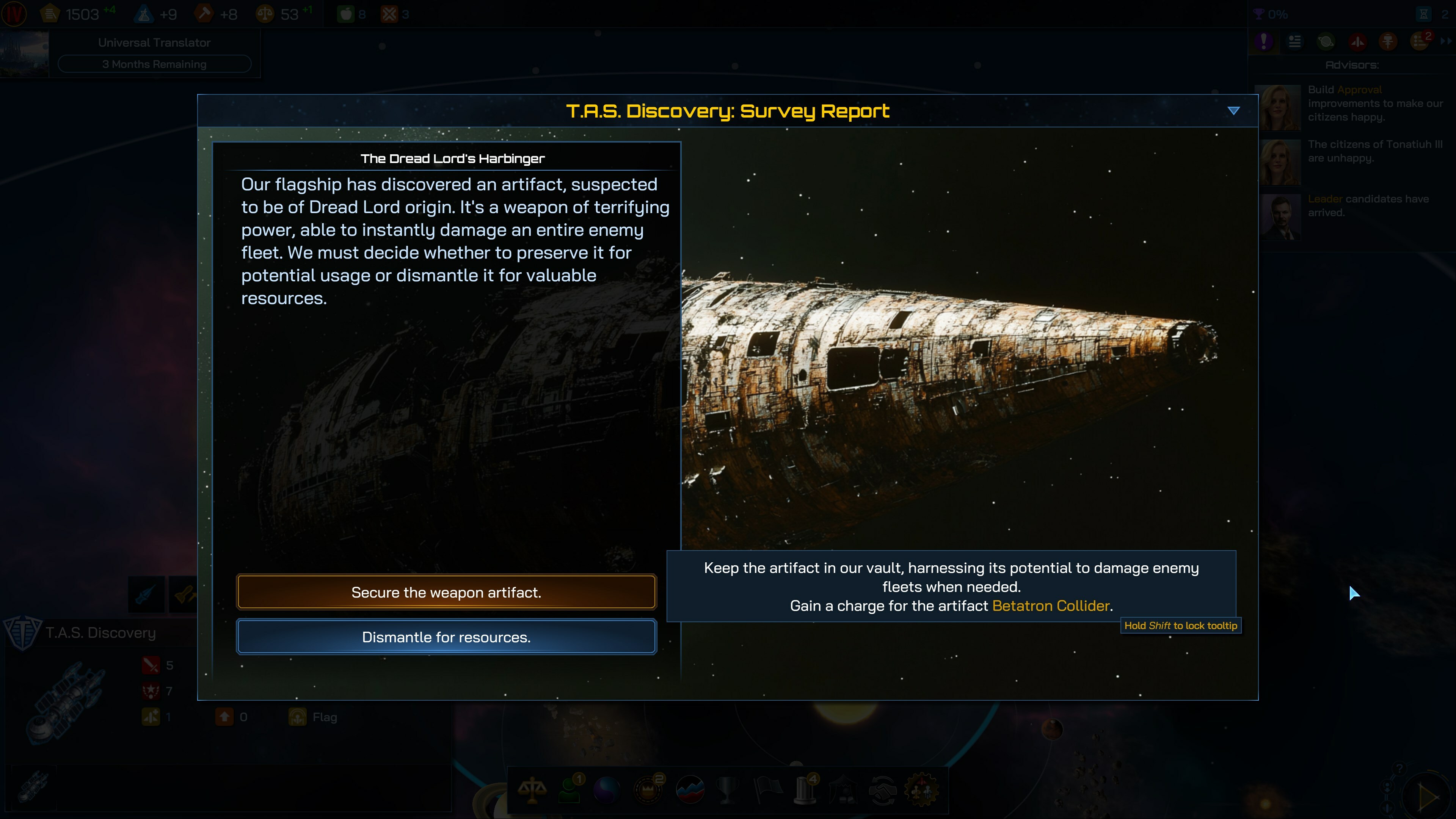The image size is (1456, 819).
Task: Open the green citizen icon in toolbar
Action: (570, 789)
